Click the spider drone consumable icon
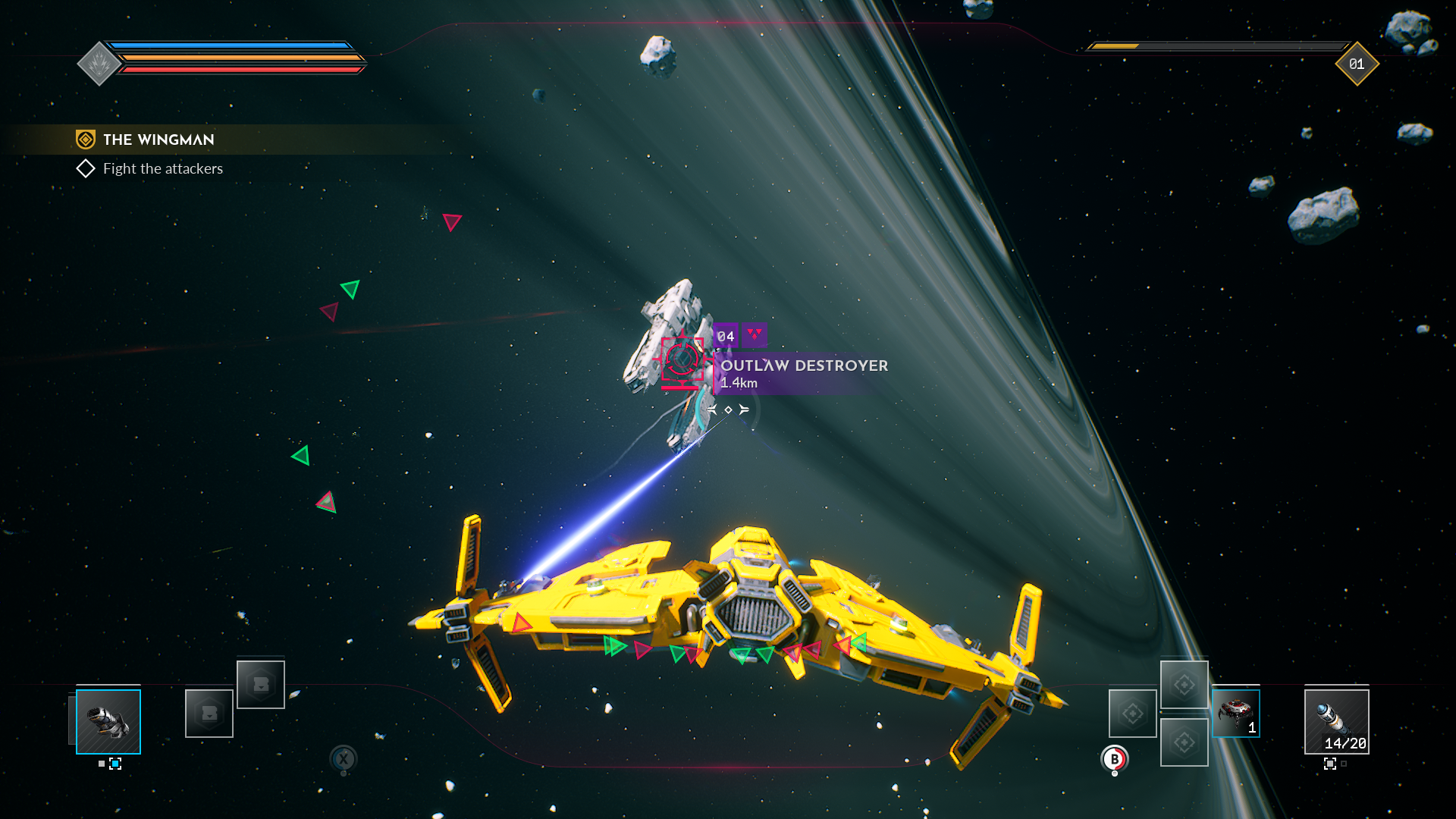 tap(1235, 713)
